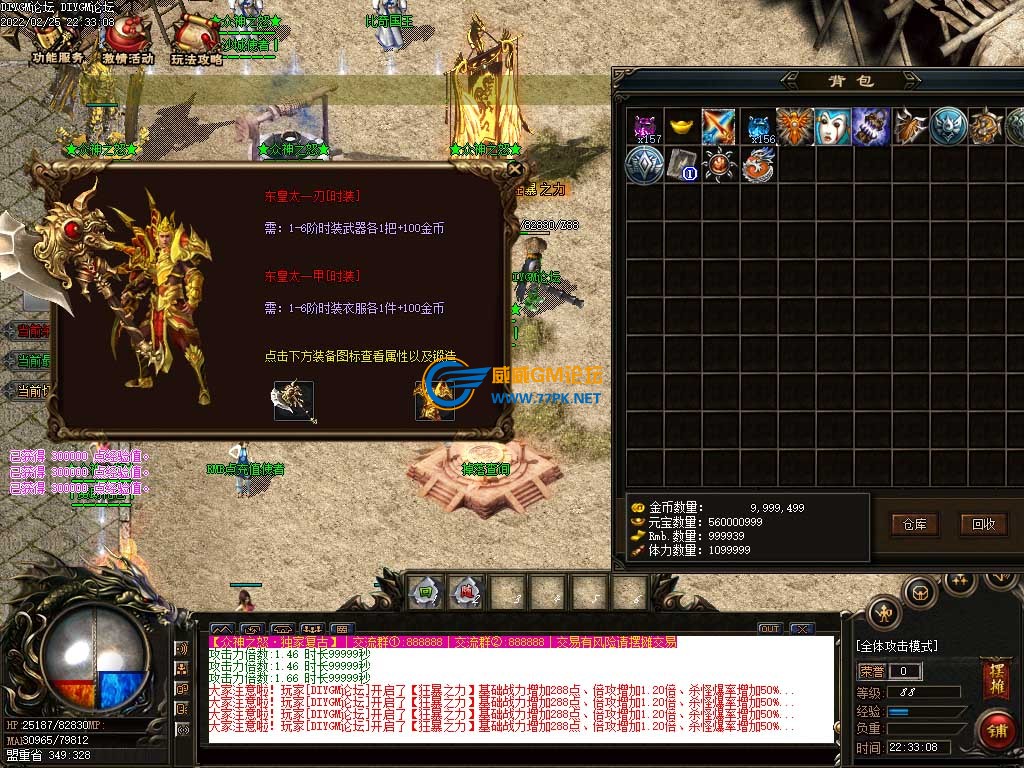The image size is (1024, 768).
Task: Click the 回收 recycle button
Action: point(984,523)
